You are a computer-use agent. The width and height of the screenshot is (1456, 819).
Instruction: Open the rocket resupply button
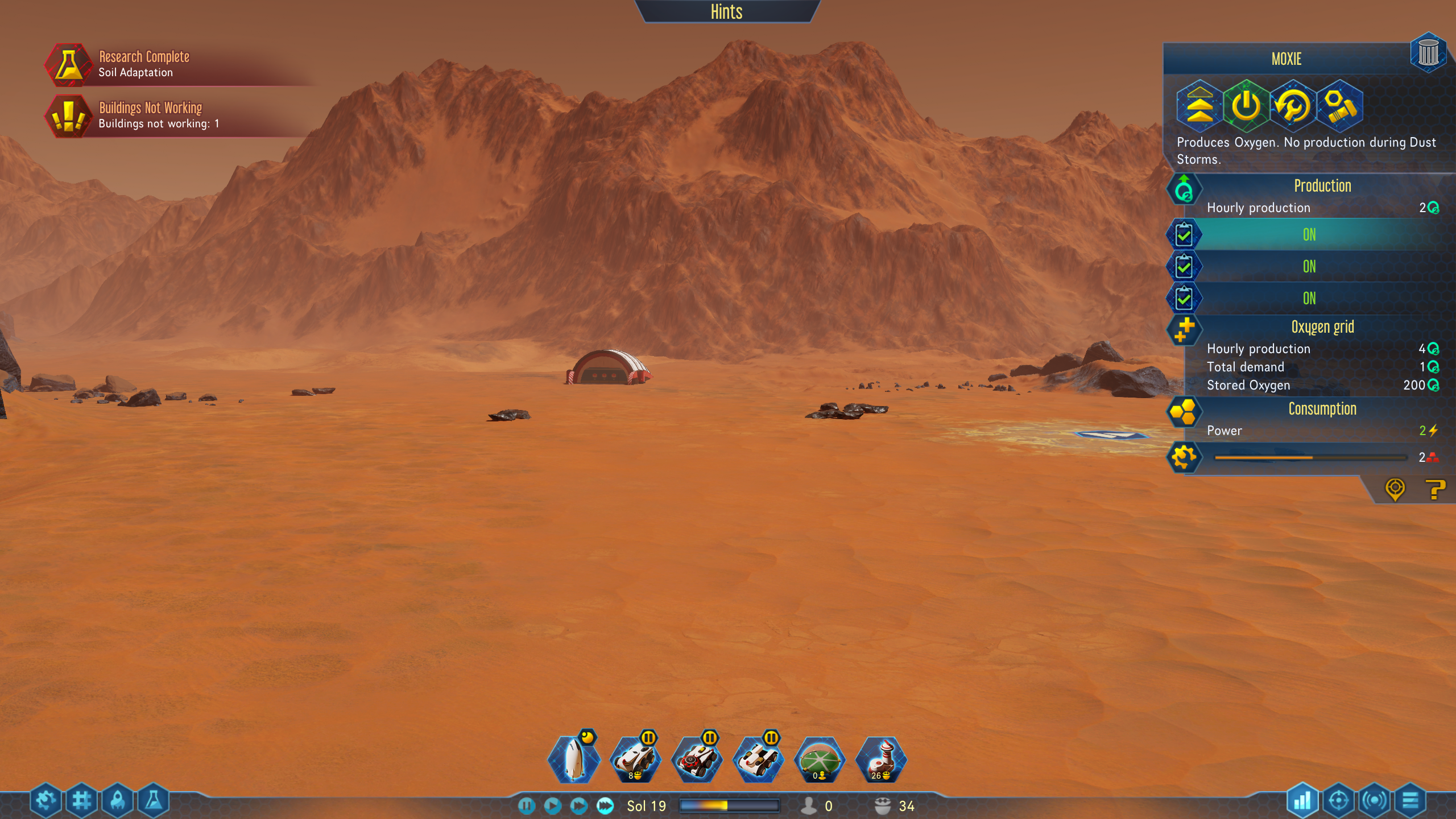(x=118, y=801)
